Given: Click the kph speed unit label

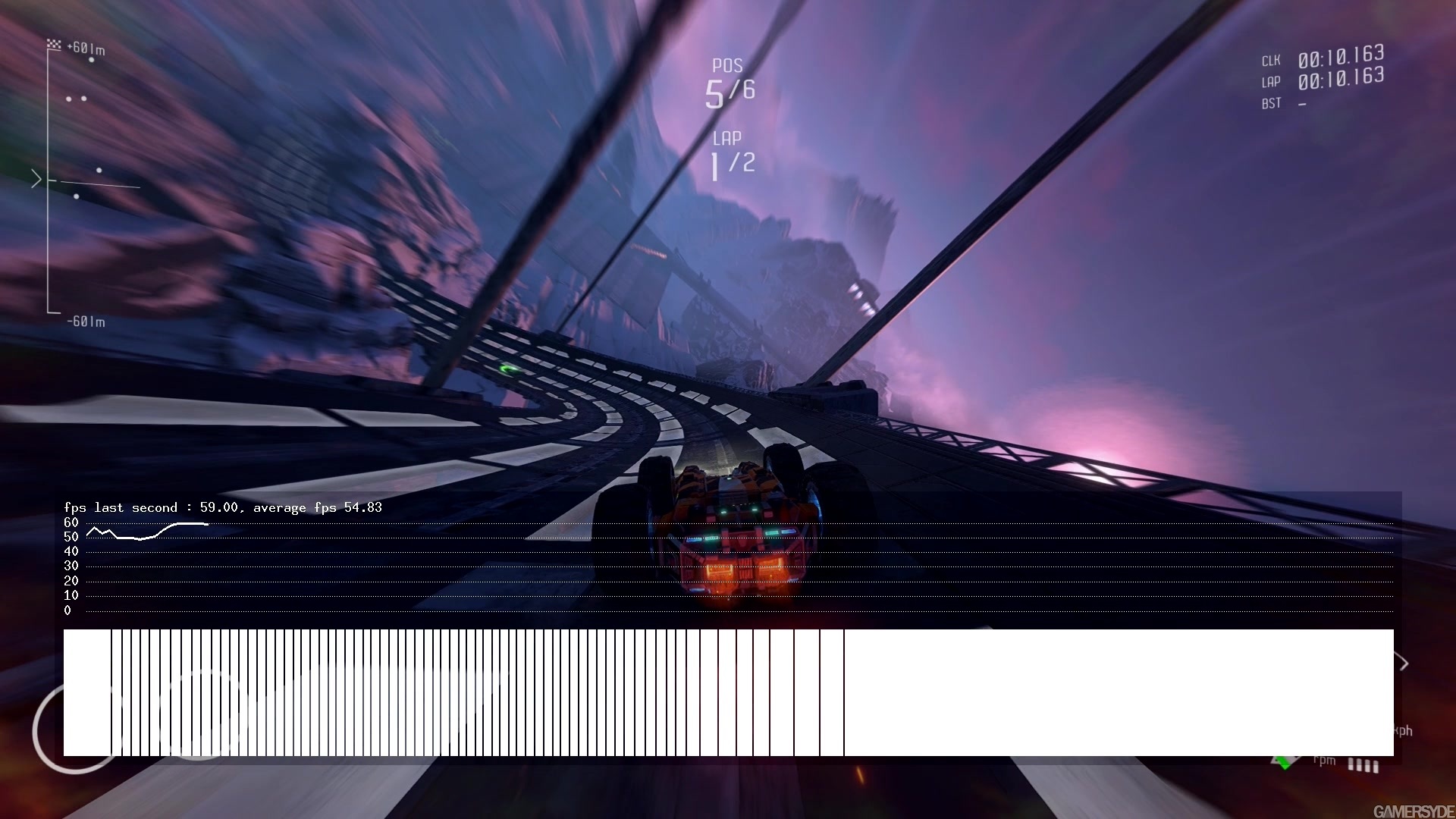Looking at the screenshot, I should pos(1404,730).
